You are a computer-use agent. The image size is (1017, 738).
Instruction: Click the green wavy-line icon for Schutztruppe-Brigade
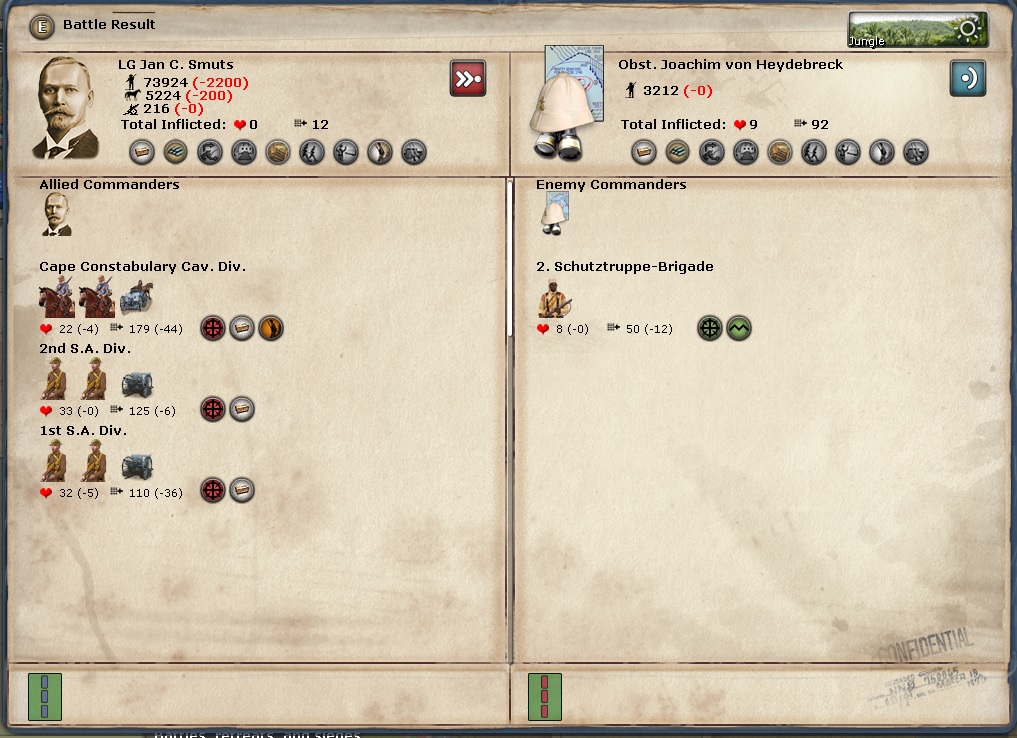coord(739,328)
